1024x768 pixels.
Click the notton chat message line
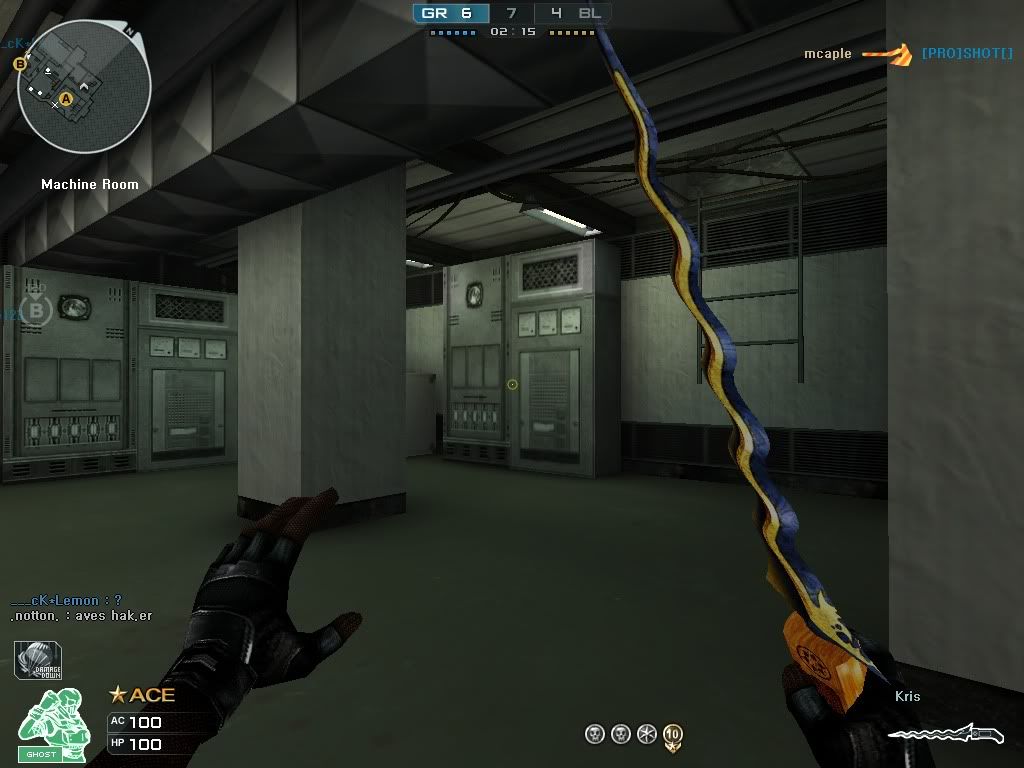(80, 616)
